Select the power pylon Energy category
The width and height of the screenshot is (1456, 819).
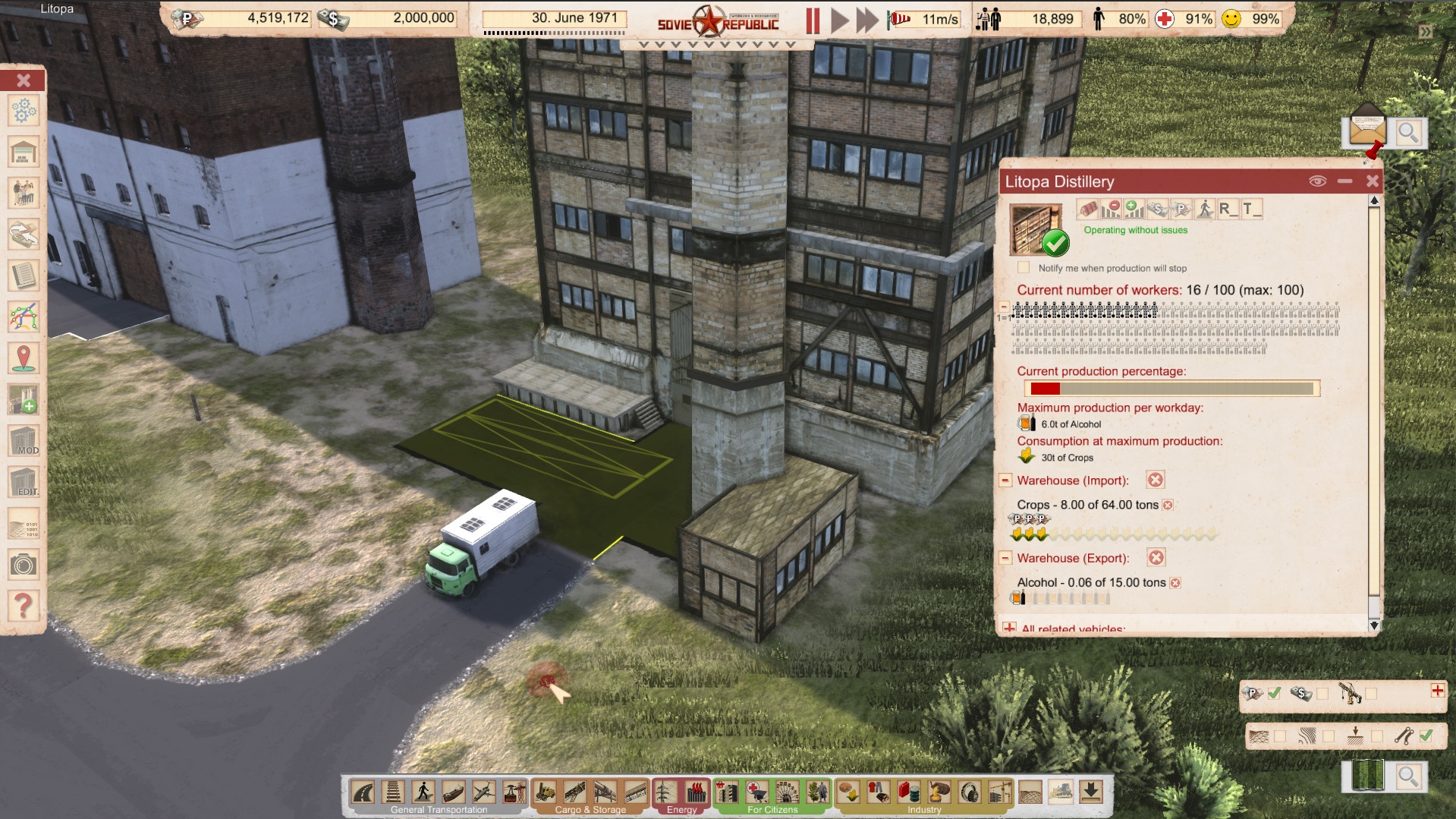[x=665, y=792]
